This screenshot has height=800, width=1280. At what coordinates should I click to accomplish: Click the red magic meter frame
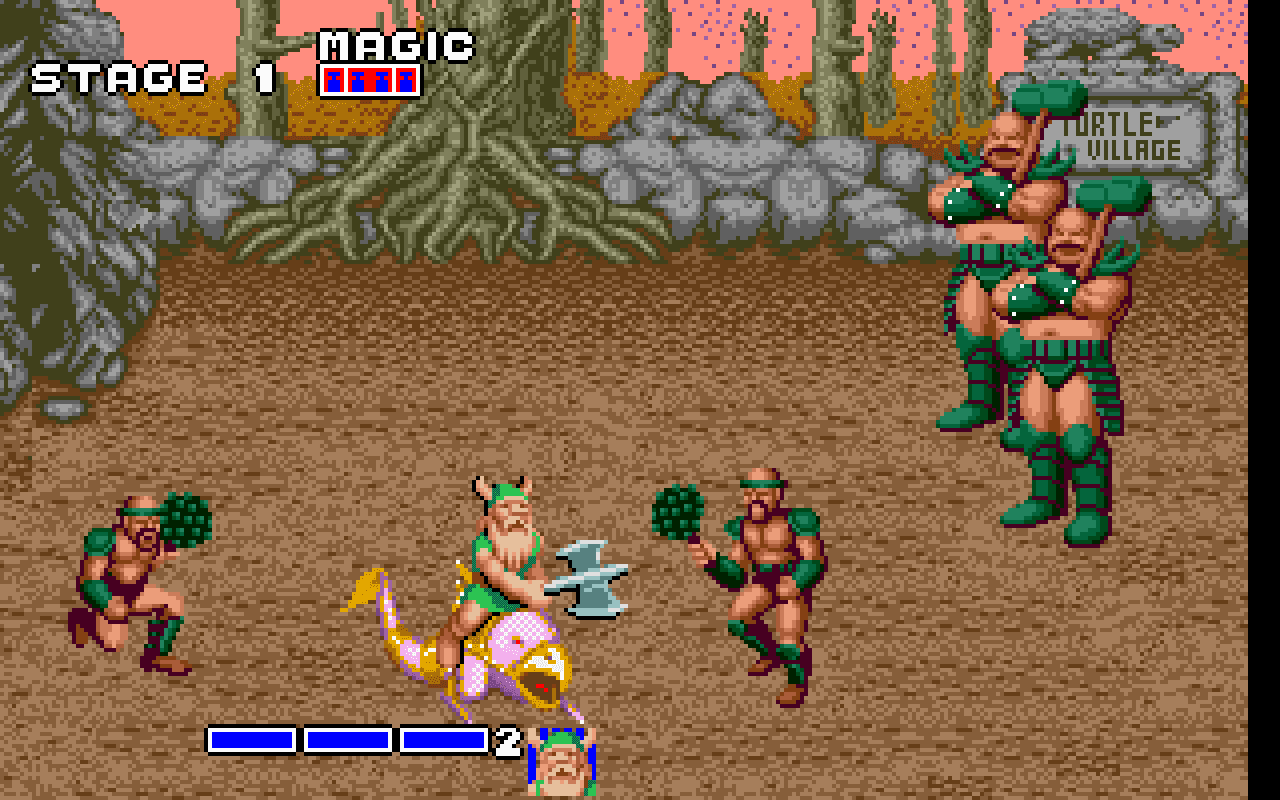click(x=370, y=82)
